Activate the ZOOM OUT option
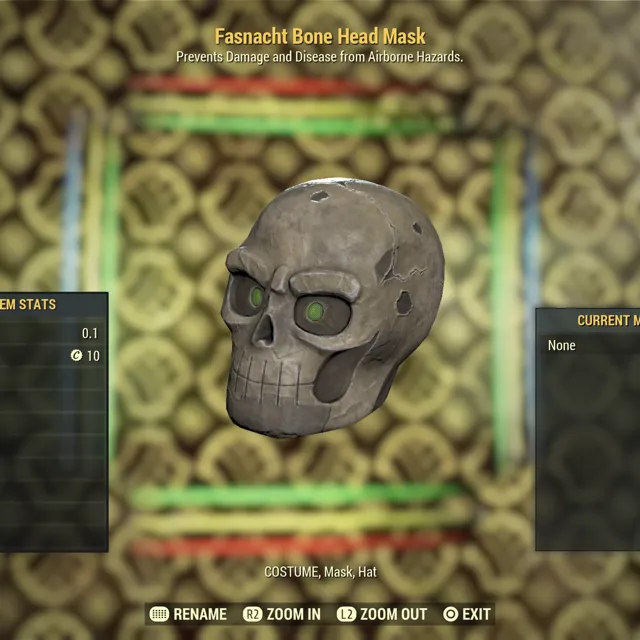Viewport: 640px width, 640px height. coord(382,614)
